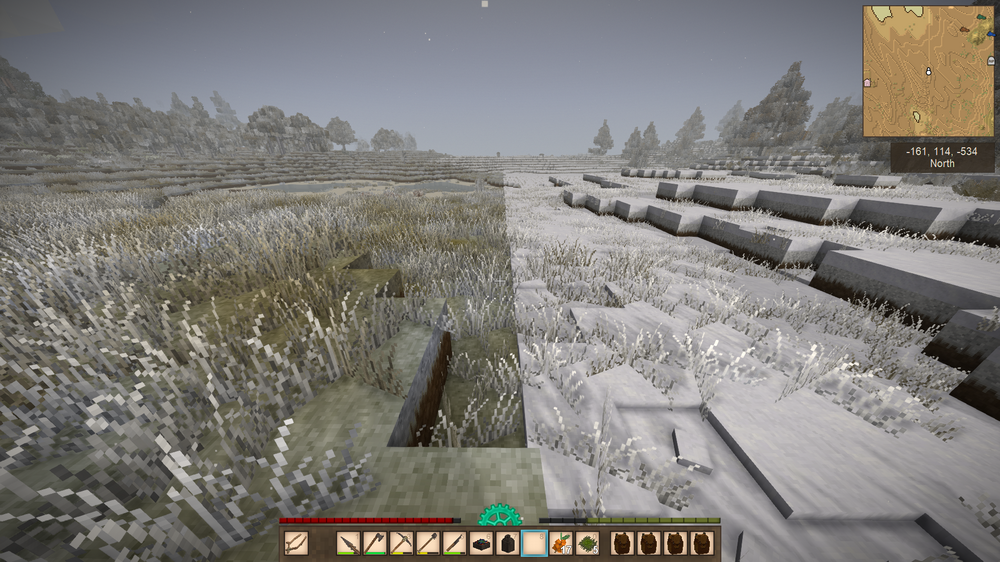This screenshot has width=1000, height=562.
Task: Select the spear in the hotbar
Action: pos(348,543)
